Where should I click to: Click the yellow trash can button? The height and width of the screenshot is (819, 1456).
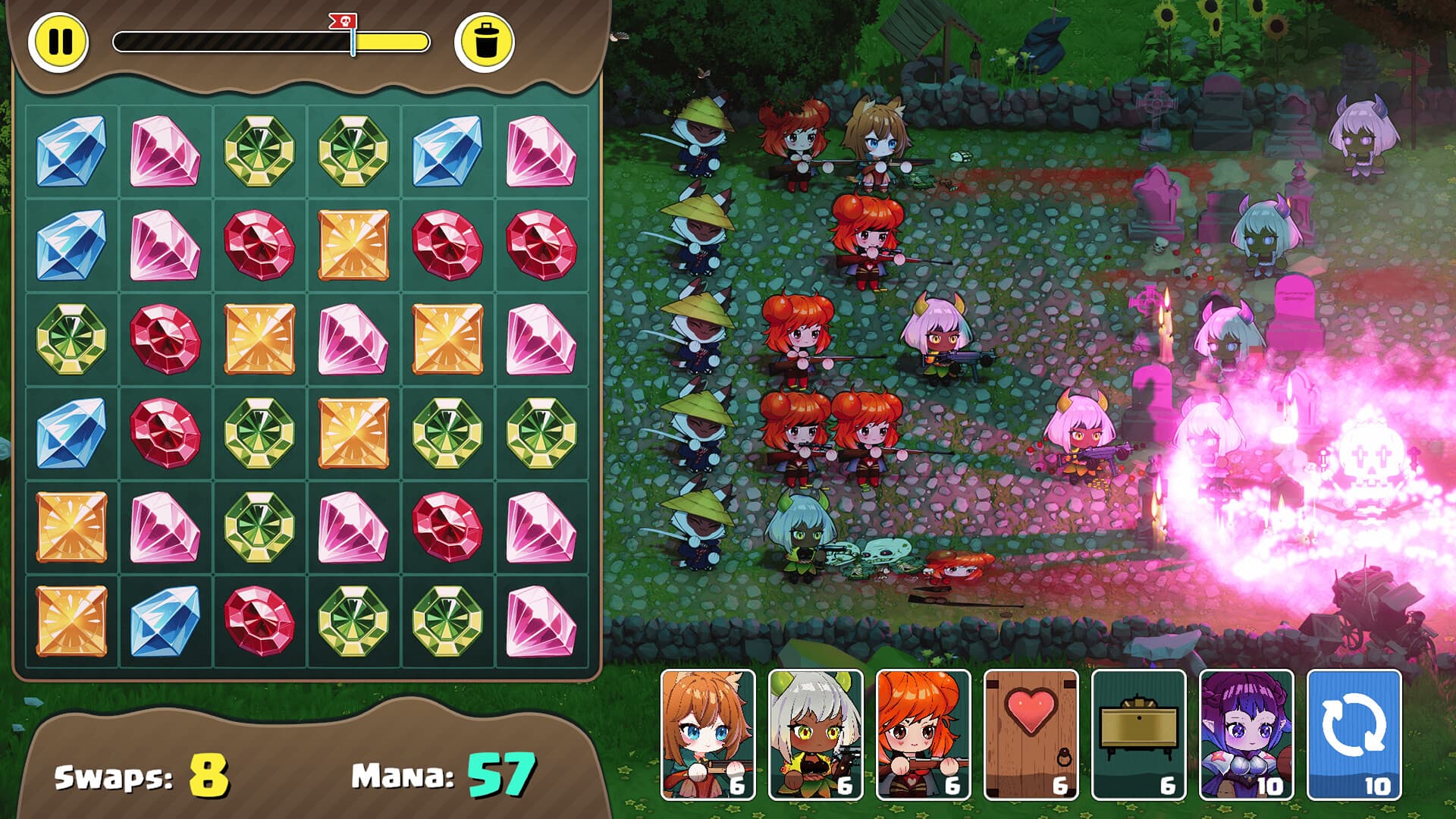[x=484, y=42]
